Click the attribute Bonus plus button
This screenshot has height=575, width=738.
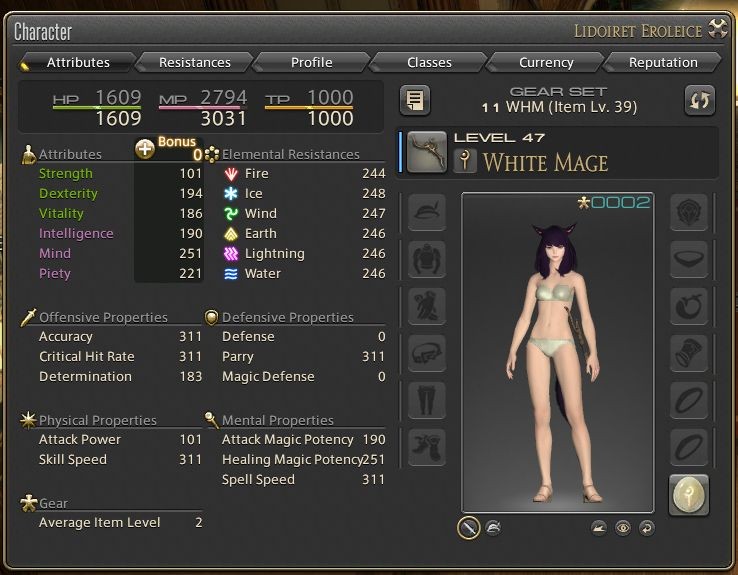click(x=145, y=148)
